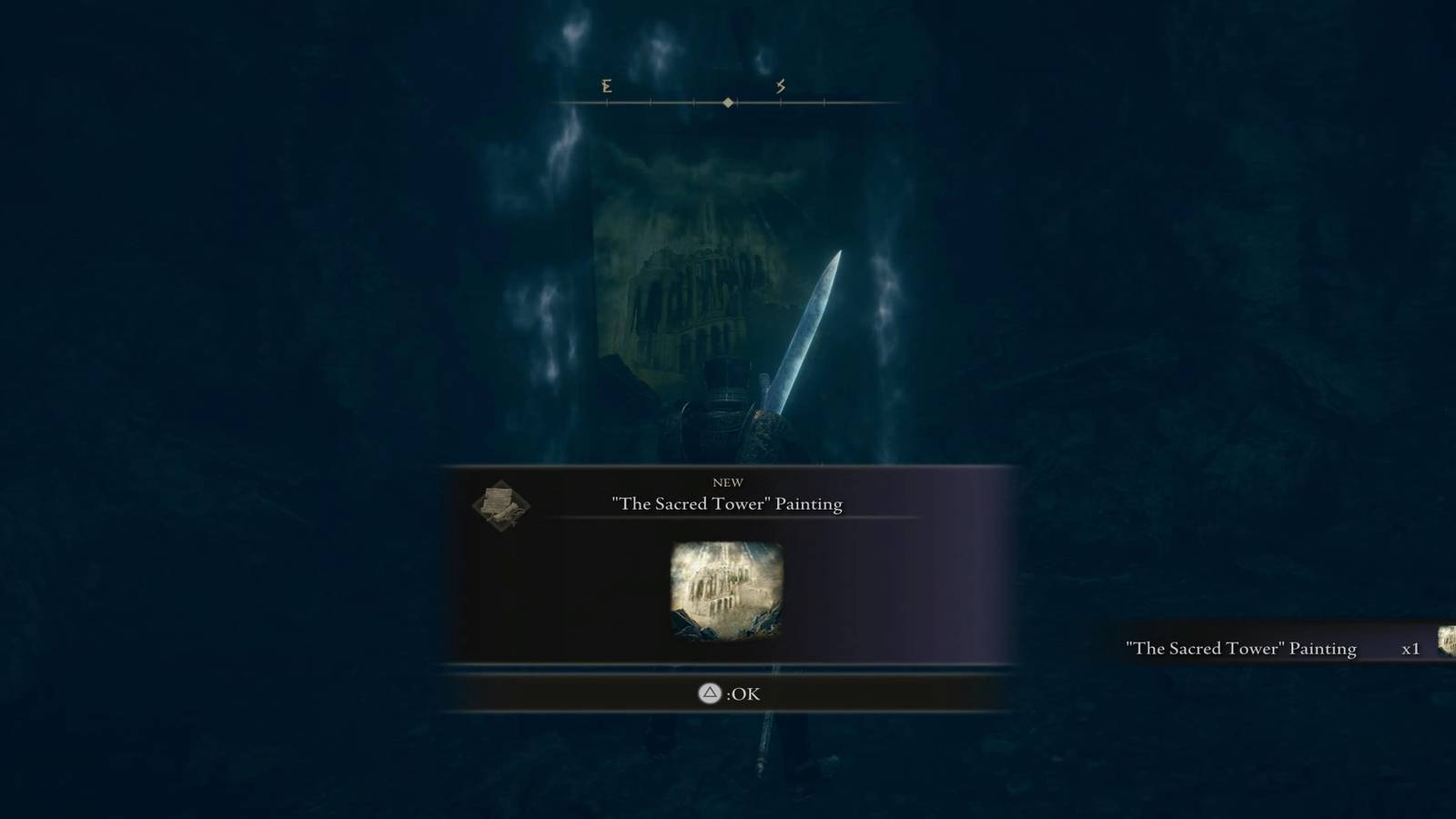The width and height of the screenshot is (1456, 819).
Task: Click the "The Sacred Tower" Painting title text
Action: pos(727,503)
